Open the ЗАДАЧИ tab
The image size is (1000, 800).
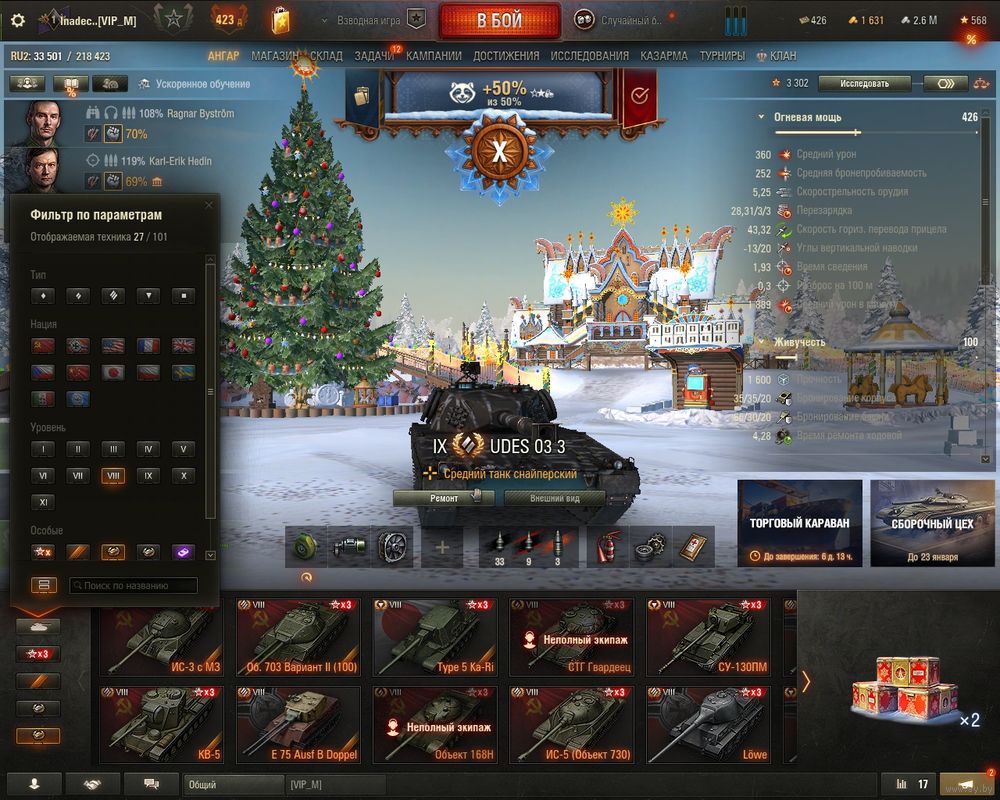[372, 56]
